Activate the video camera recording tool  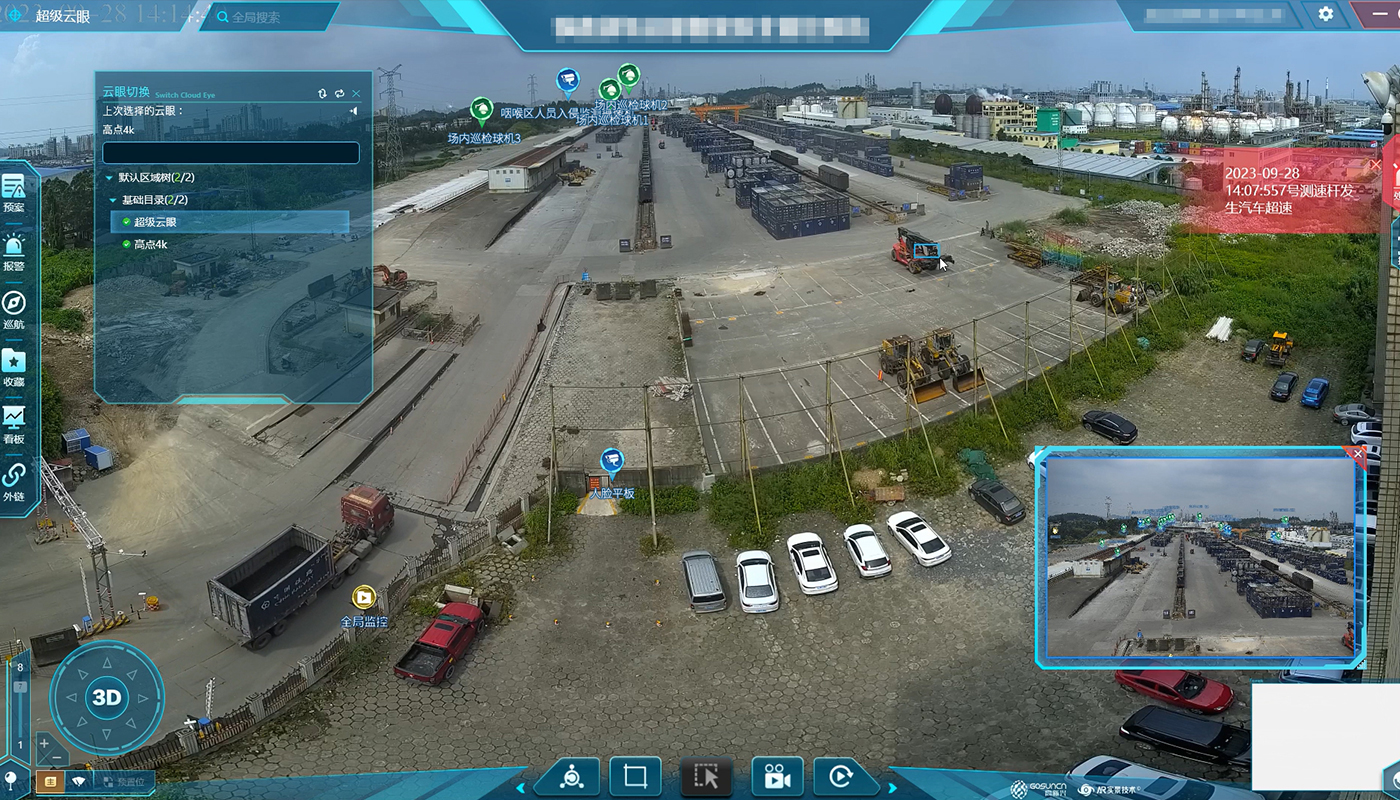(x=777, y=776)
